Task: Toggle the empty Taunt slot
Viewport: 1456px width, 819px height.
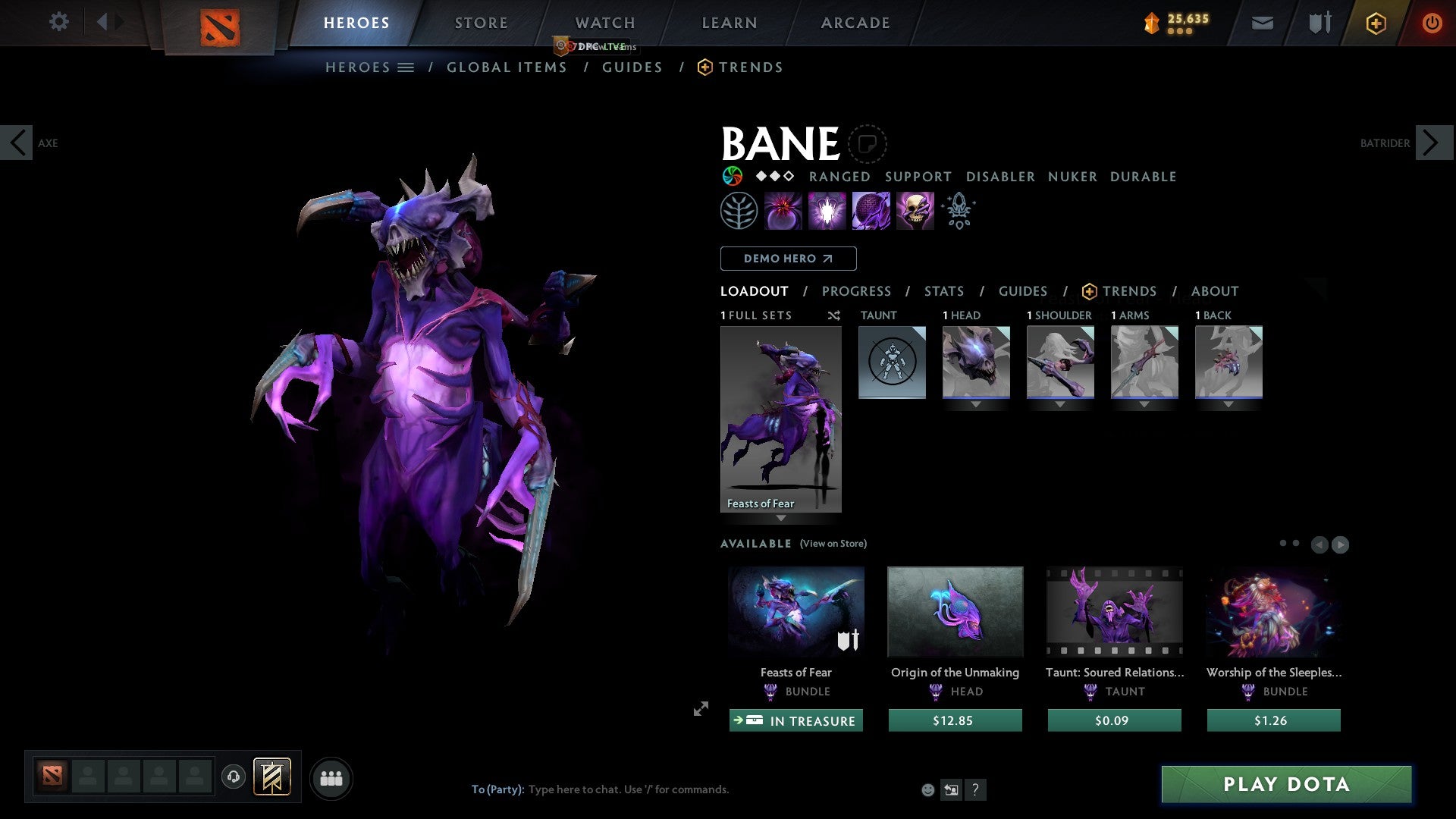Action: (x=892, y=362)
